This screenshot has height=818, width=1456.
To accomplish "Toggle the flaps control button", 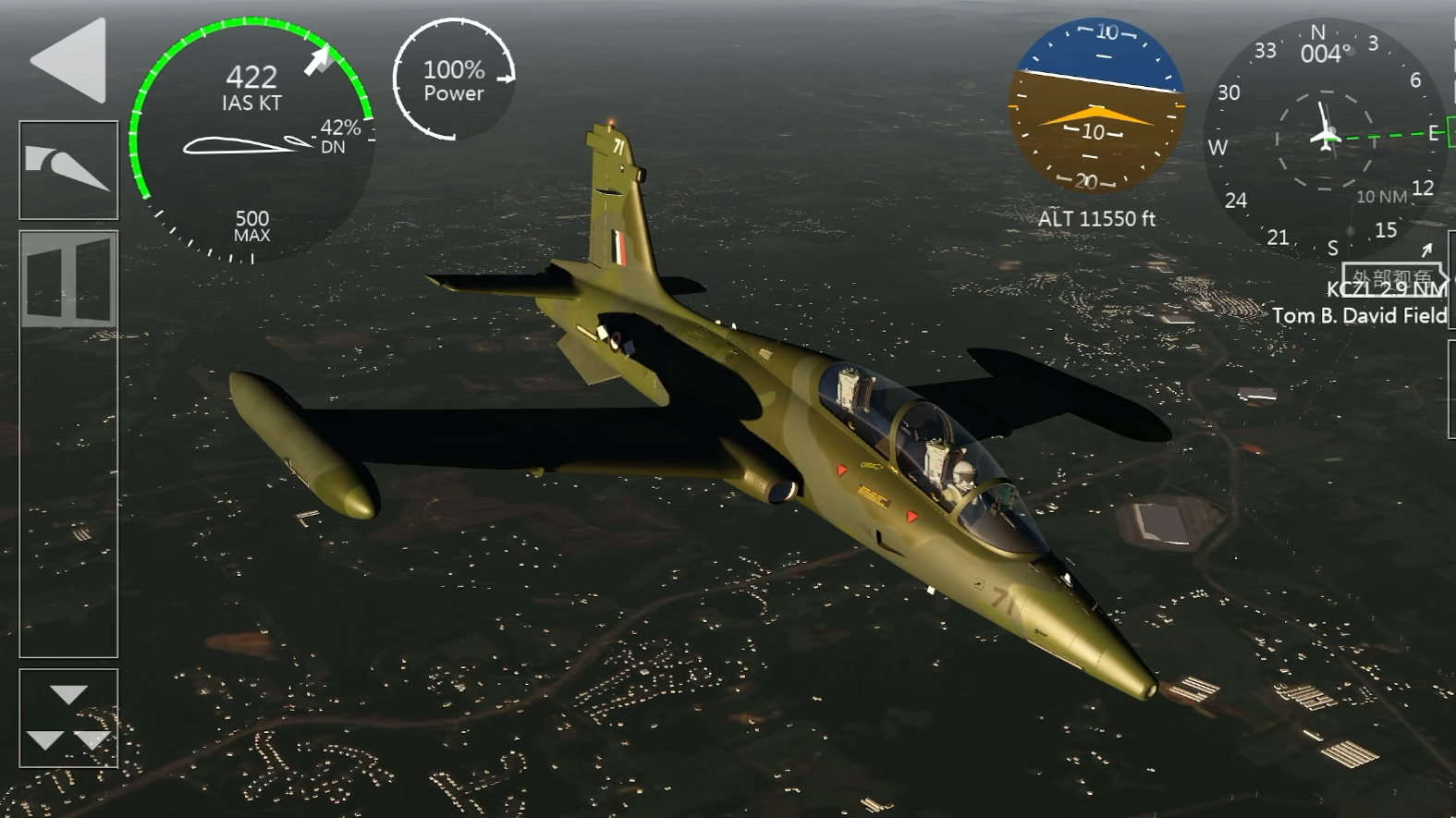I will click(68, 170).
